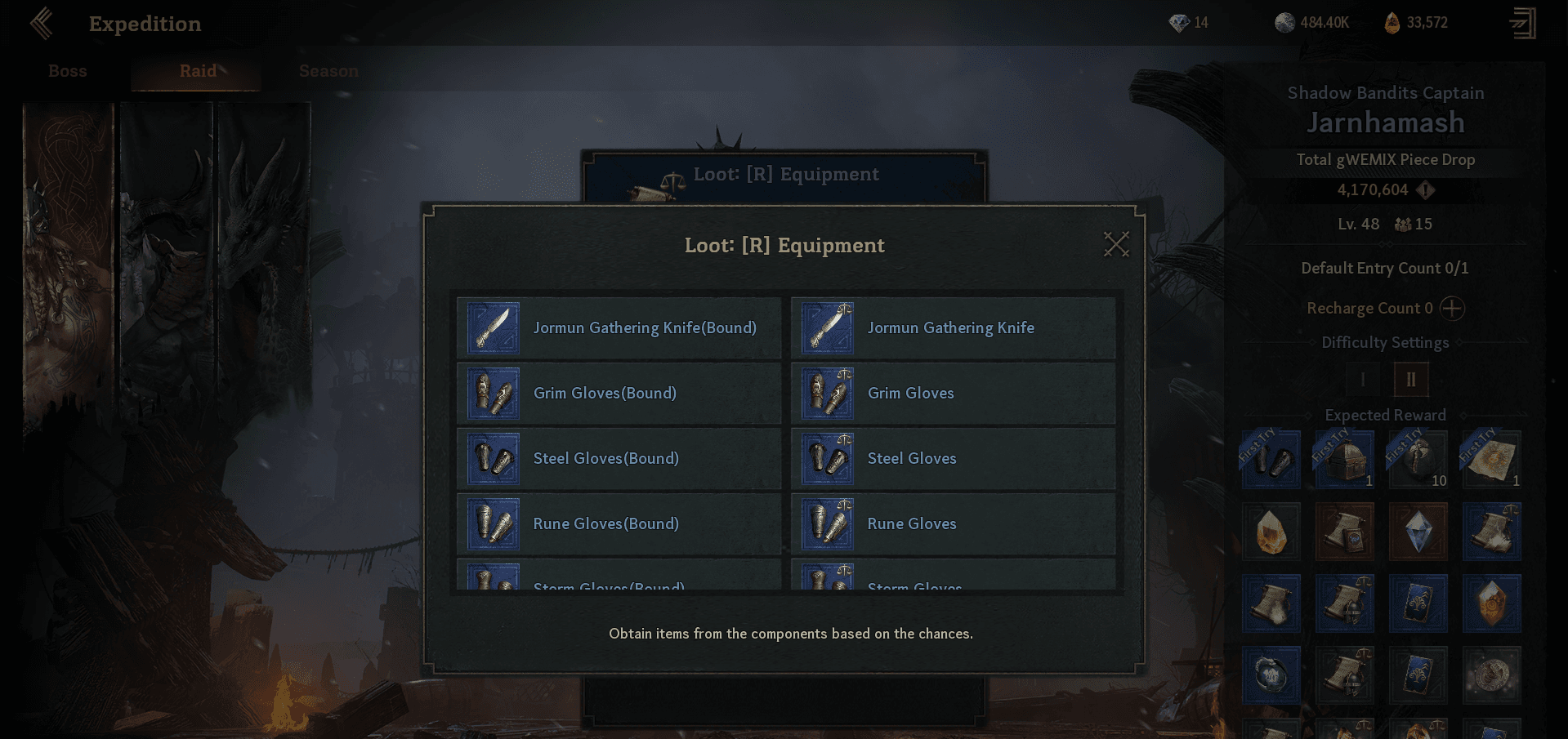Click the silver coin currency icon

(1285, 22)
